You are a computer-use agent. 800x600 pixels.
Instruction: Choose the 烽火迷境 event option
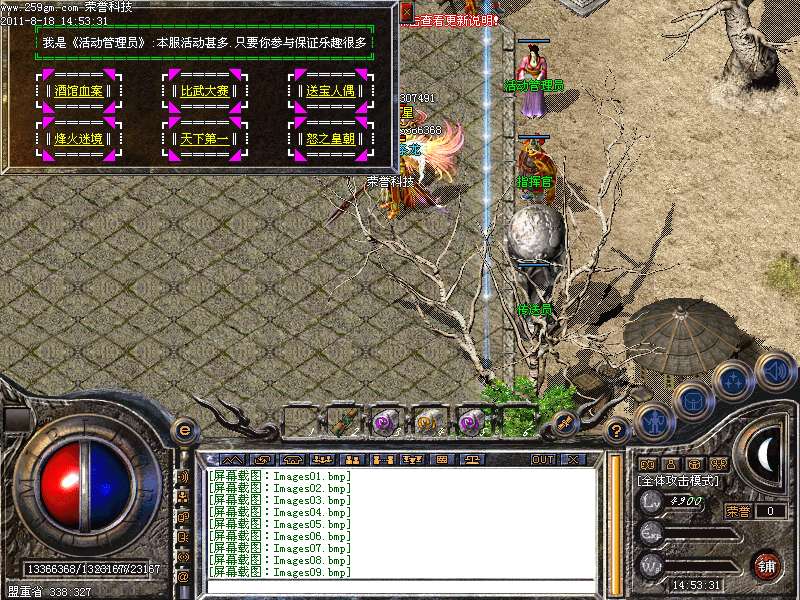pyautogui.click(x=79, y=139)
